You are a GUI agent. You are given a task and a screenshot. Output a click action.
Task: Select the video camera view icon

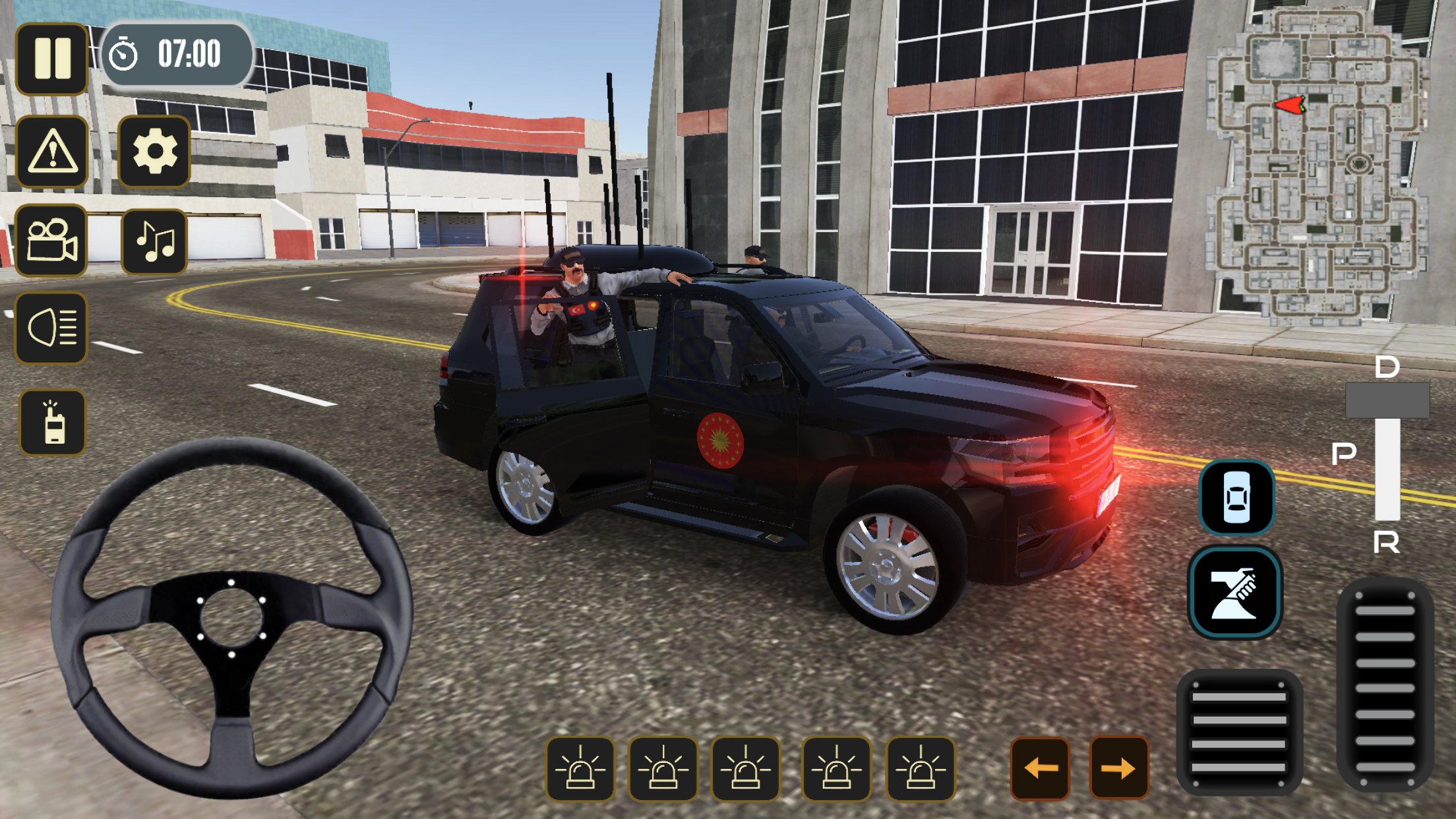(51, 242)
